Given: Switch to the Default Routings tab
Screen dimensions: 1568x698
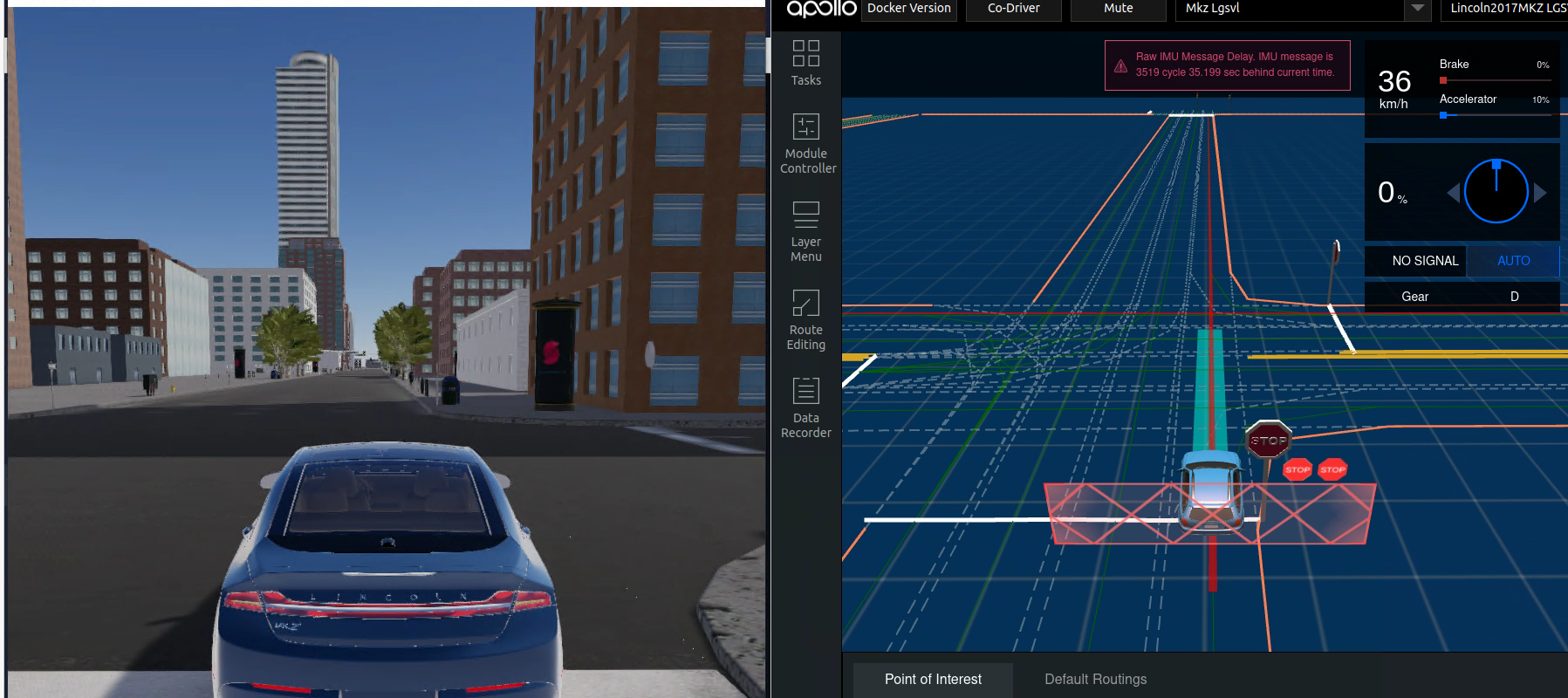Looking at the screenshot, I should click(1095, 679).
